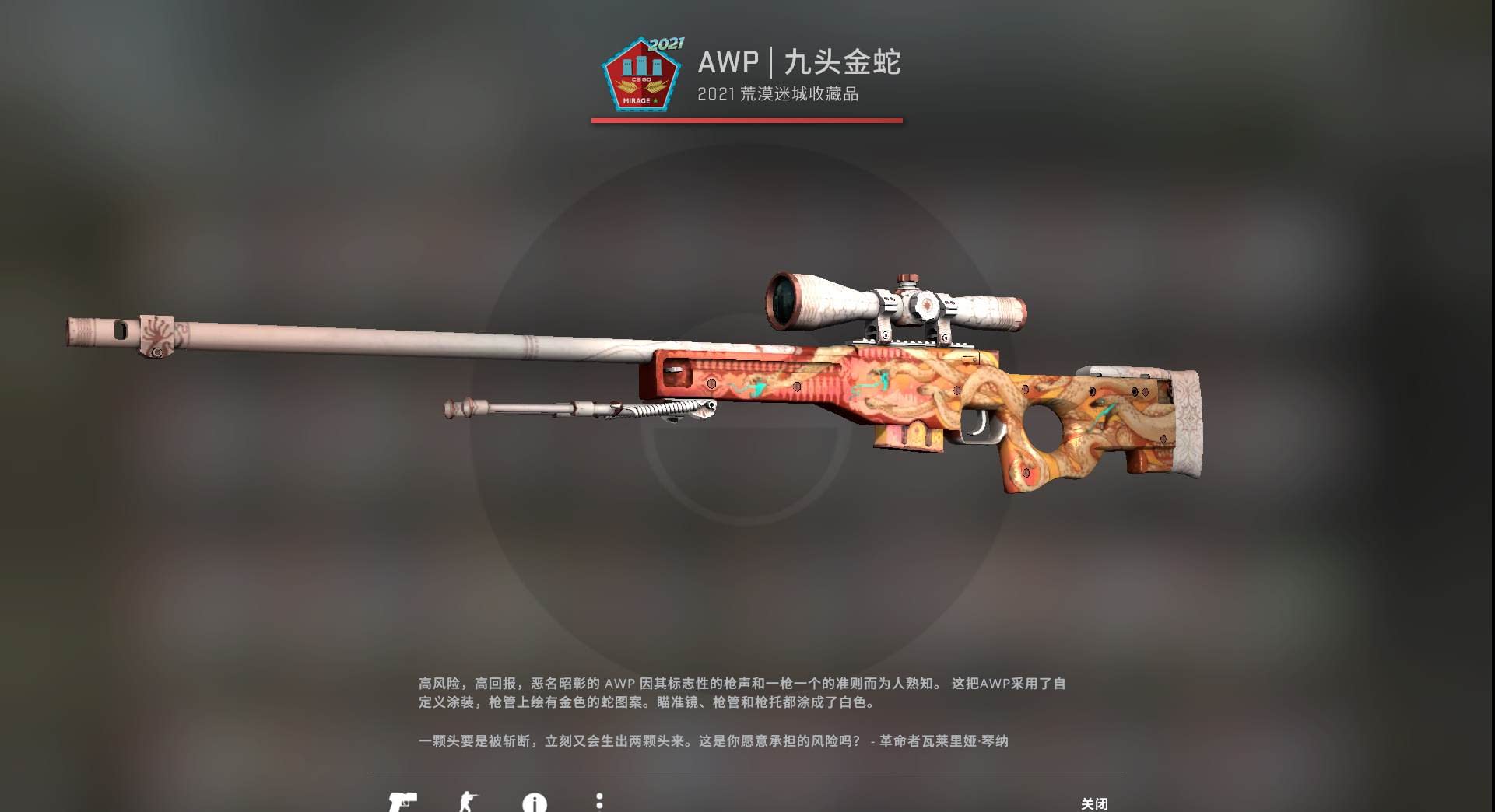The width and height of the screenshot is (1495, 812).
Task: Click the CS:GO logo inside the badge
Action: click(x=641, y=79)
